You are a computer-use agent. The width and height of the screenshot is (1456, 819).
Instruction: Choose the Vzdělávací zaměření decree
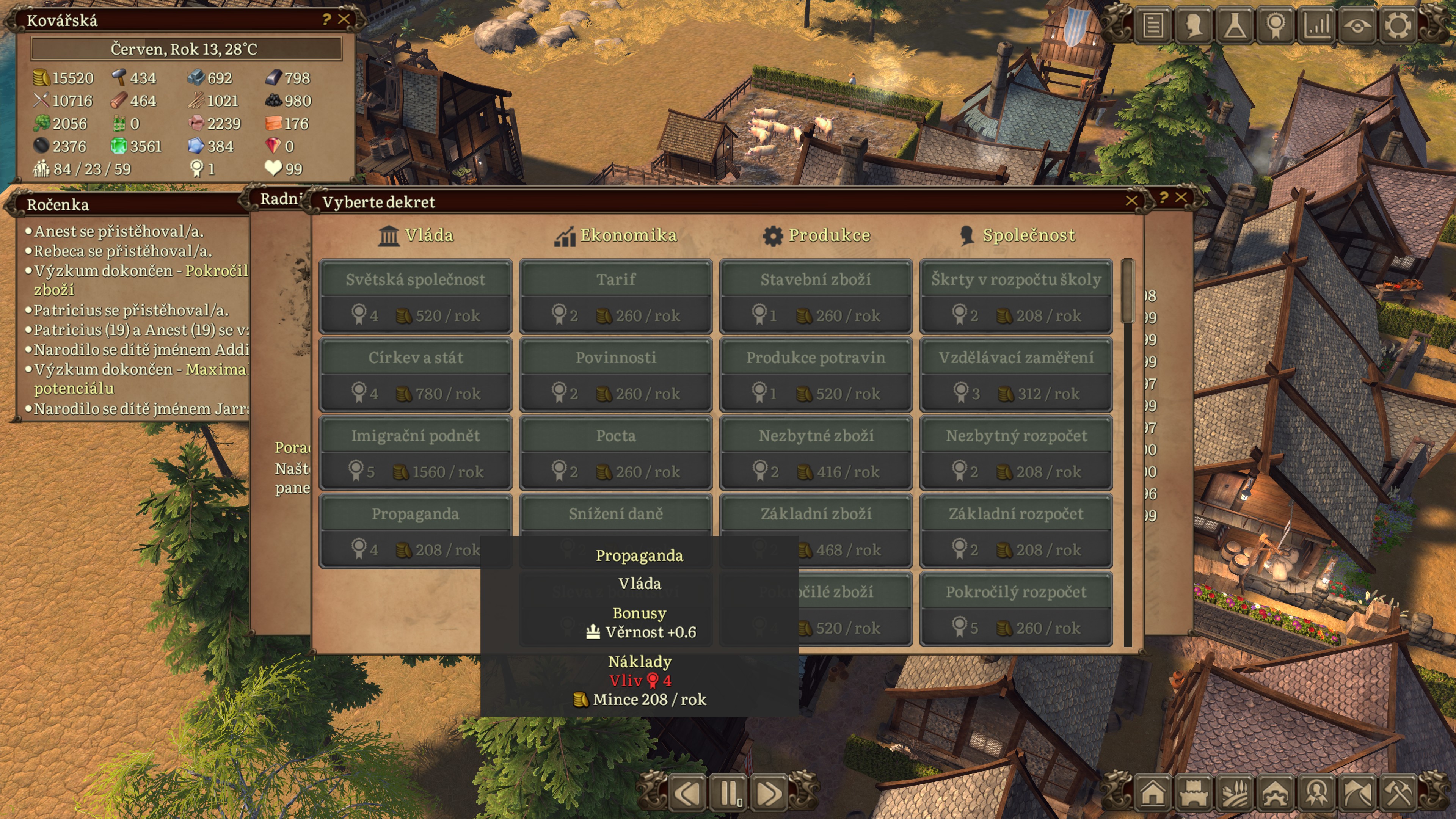(x=1016, y=374)
